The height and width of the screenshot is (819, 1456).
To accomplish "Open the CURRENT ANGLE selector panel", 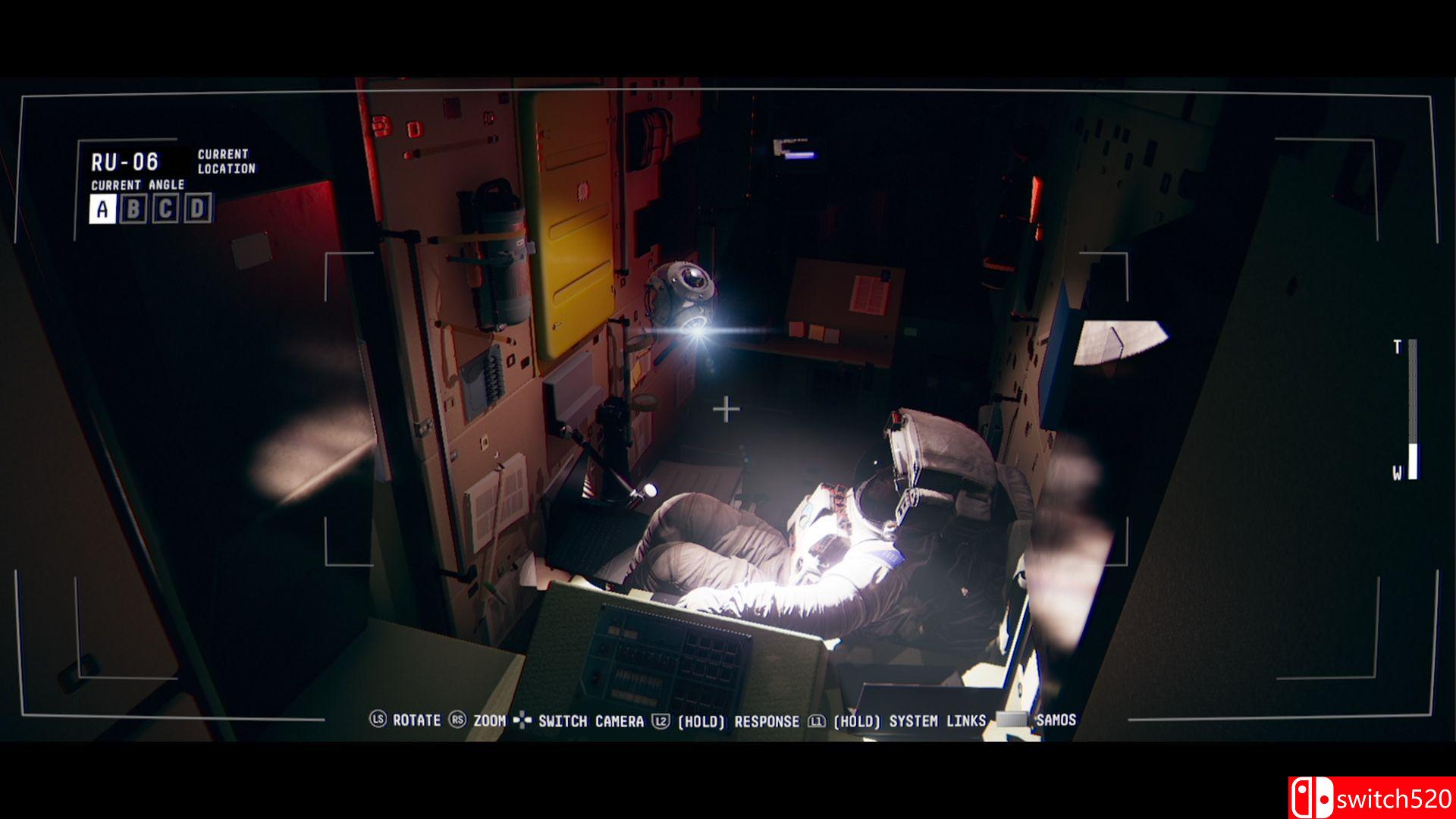I will tap(137, 184).
